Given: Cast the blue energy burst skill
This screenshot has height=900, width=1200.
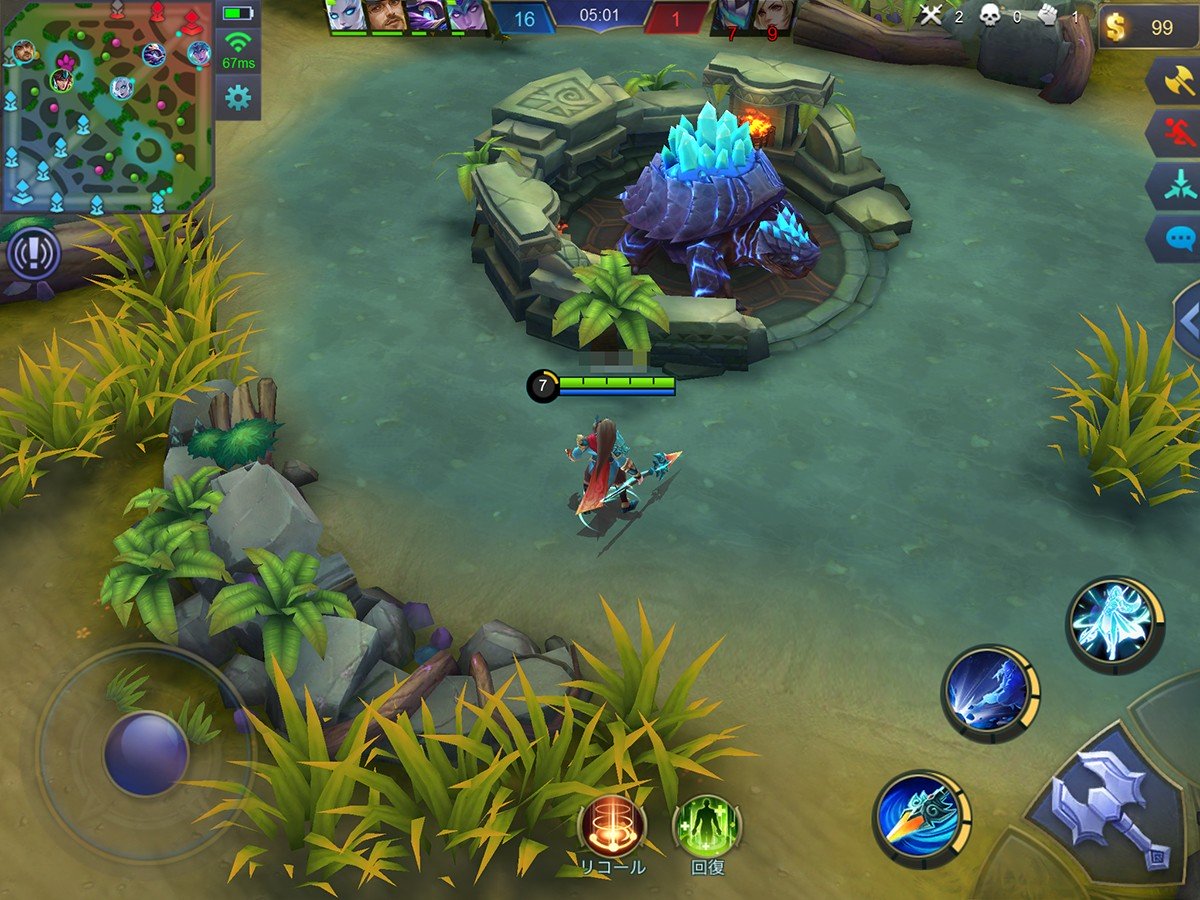Looking at the screenshot, I should point(990,693).
